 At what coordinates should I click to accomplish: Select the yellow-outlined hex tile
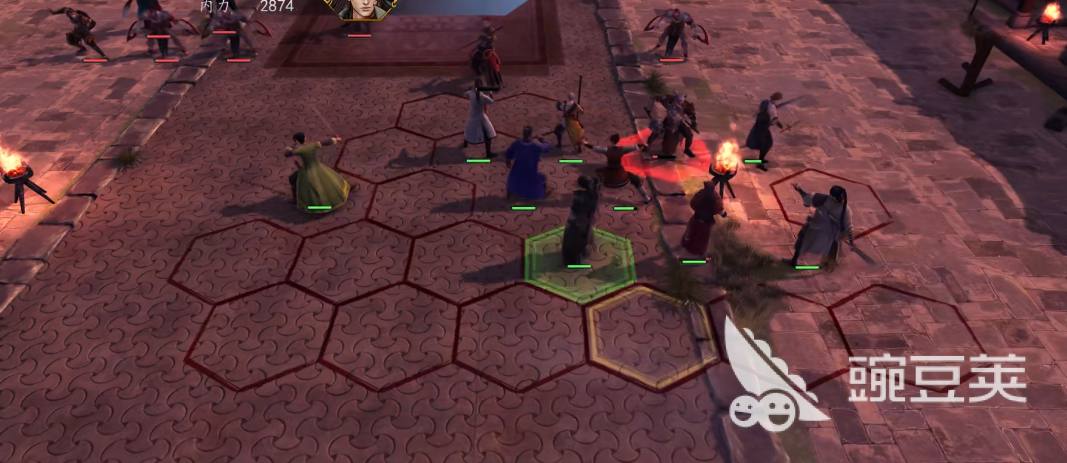coord(652,336)
